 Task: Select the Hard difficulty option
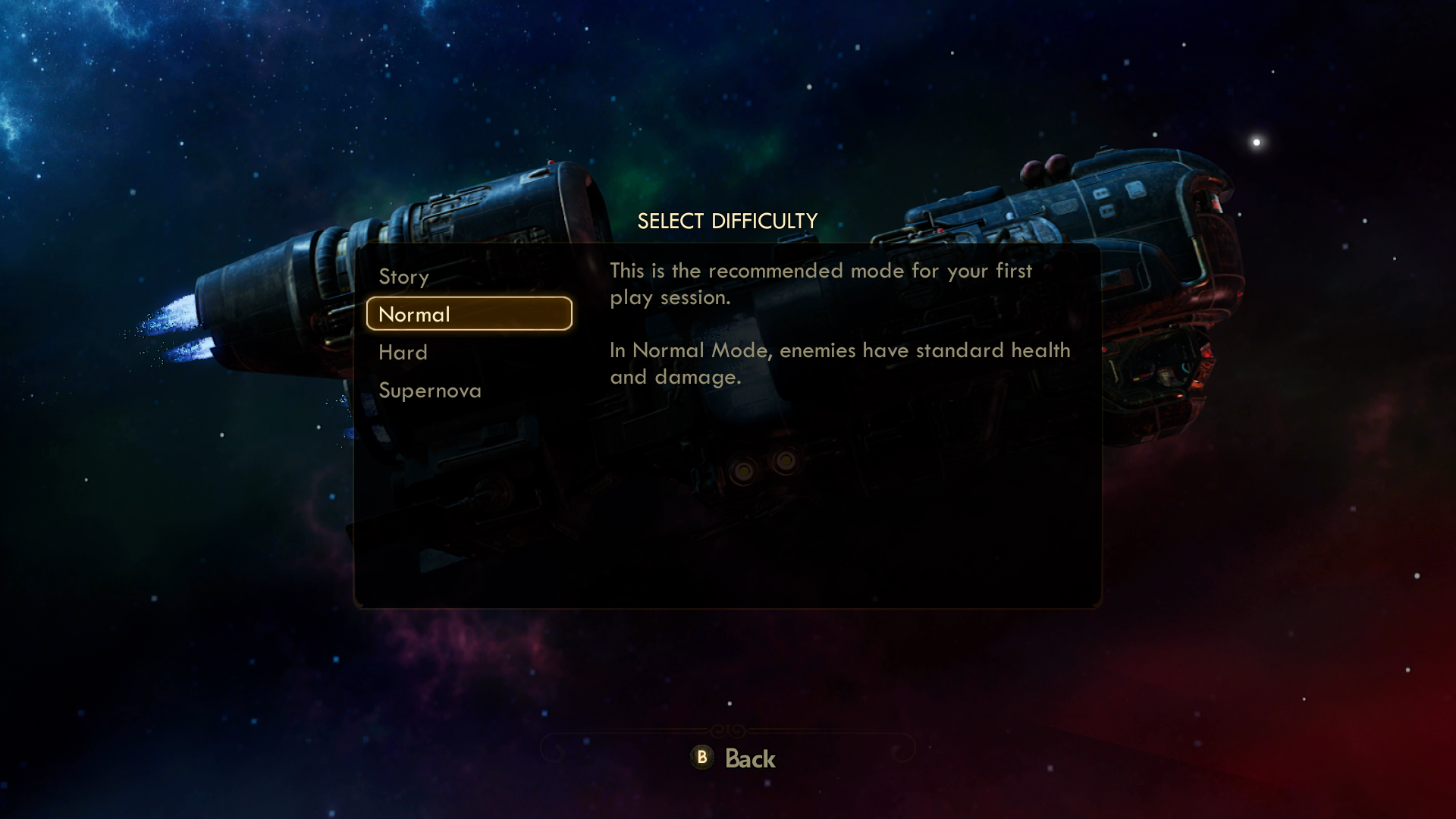tap(402, 352)
